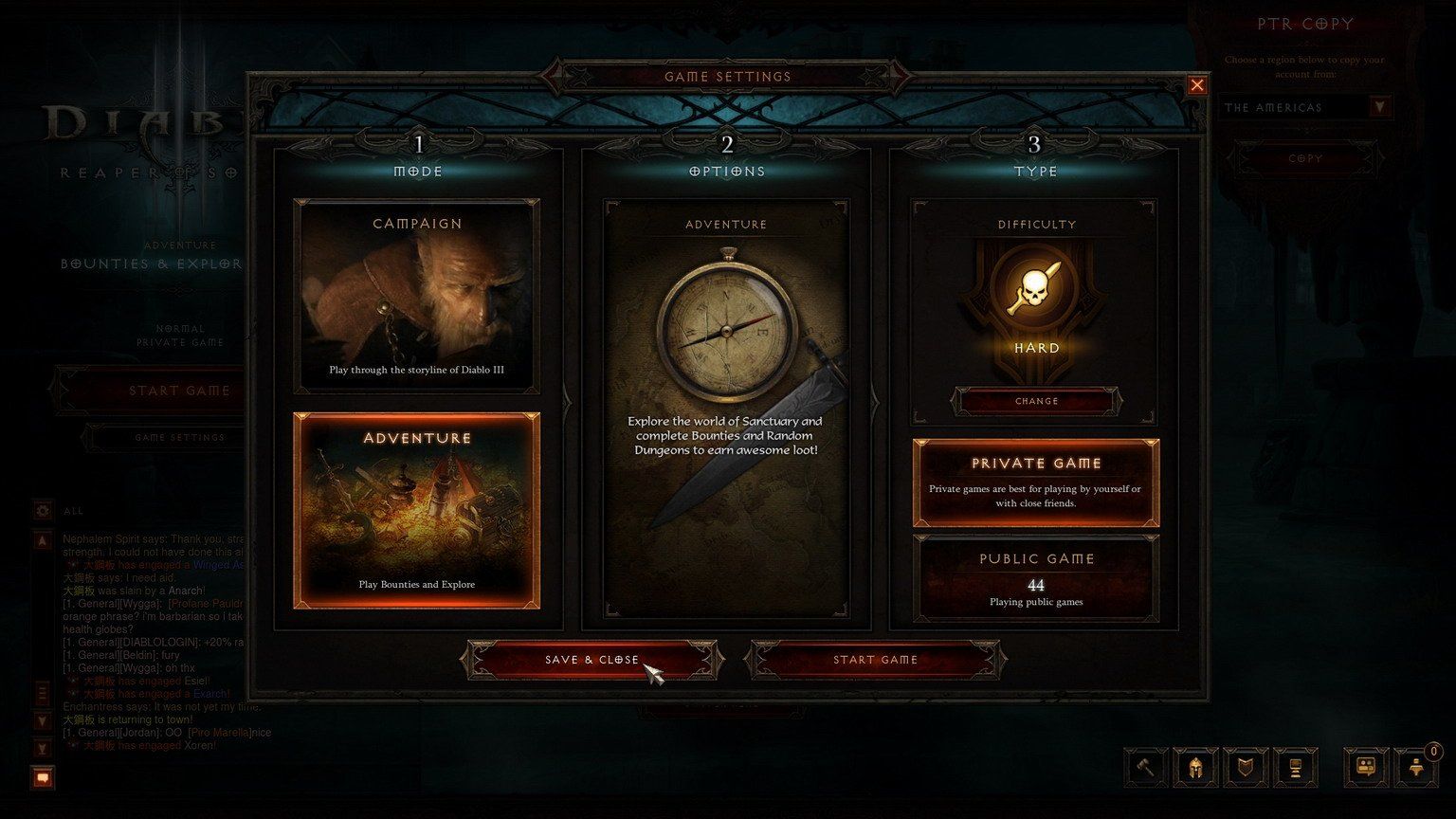The height and width of the screenshot is (819, 1456).
Task: Close the Game Settings window
Action: coord(1197,85)
